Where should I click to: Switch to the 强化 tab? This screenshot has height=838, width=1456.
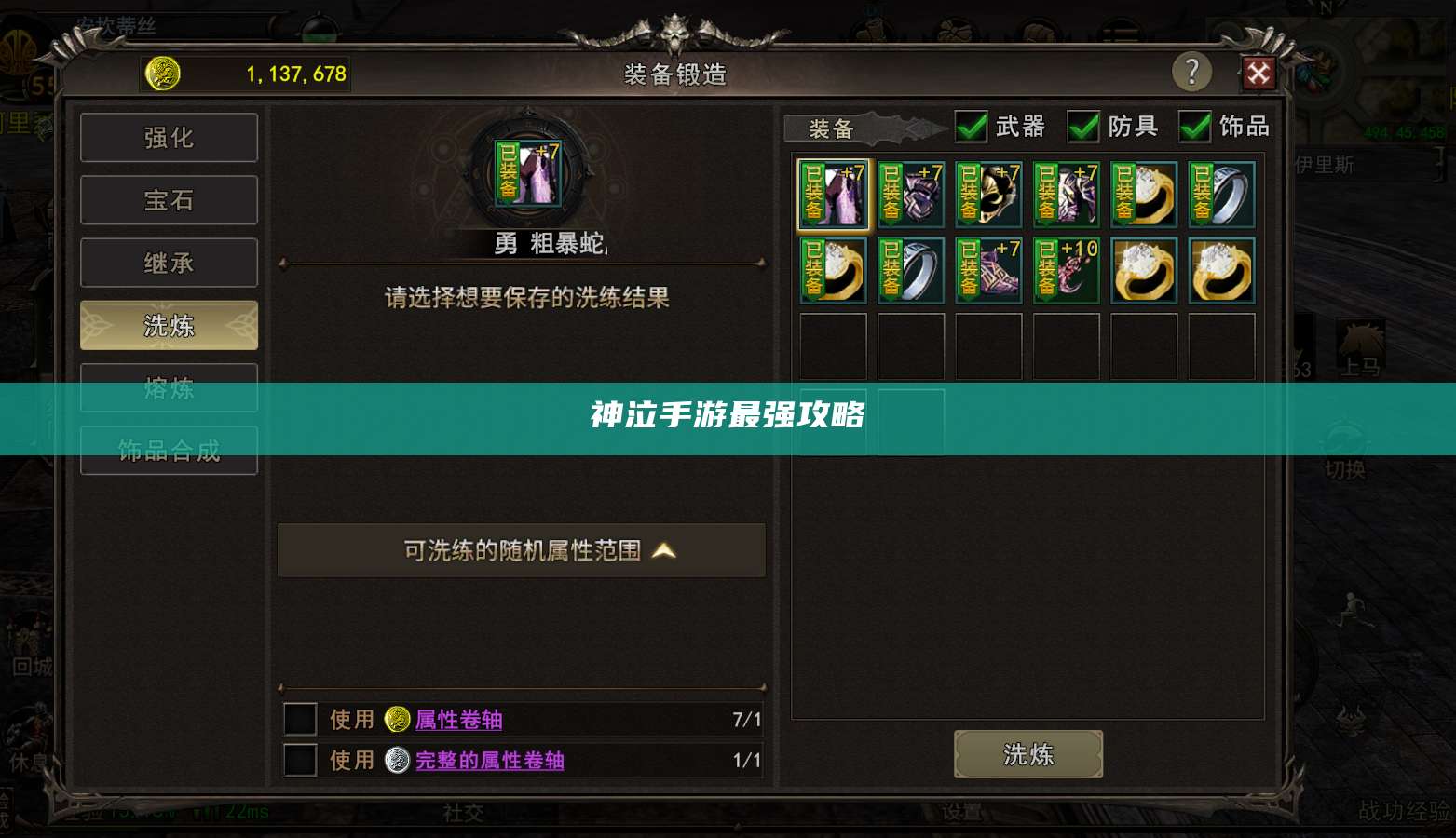coord(169,137)
